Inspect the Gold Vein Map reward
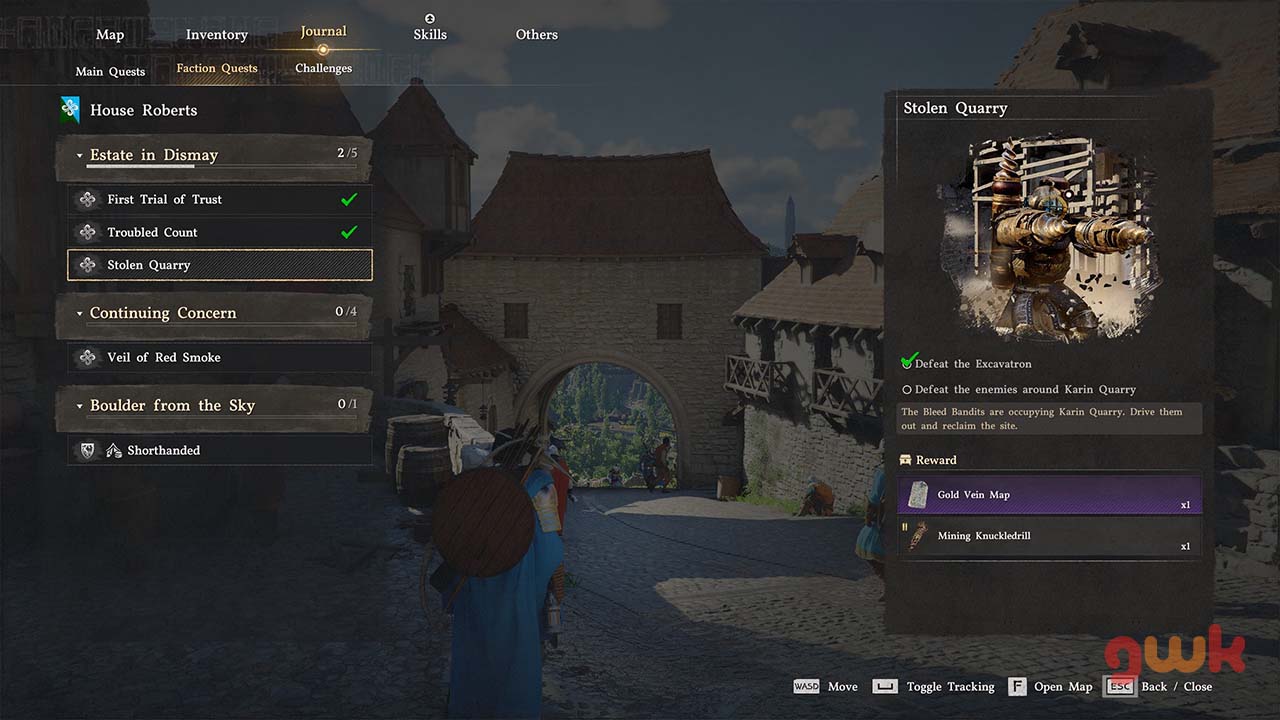This screenshot has height=720, width=1280. click(x=1049, y=495)
